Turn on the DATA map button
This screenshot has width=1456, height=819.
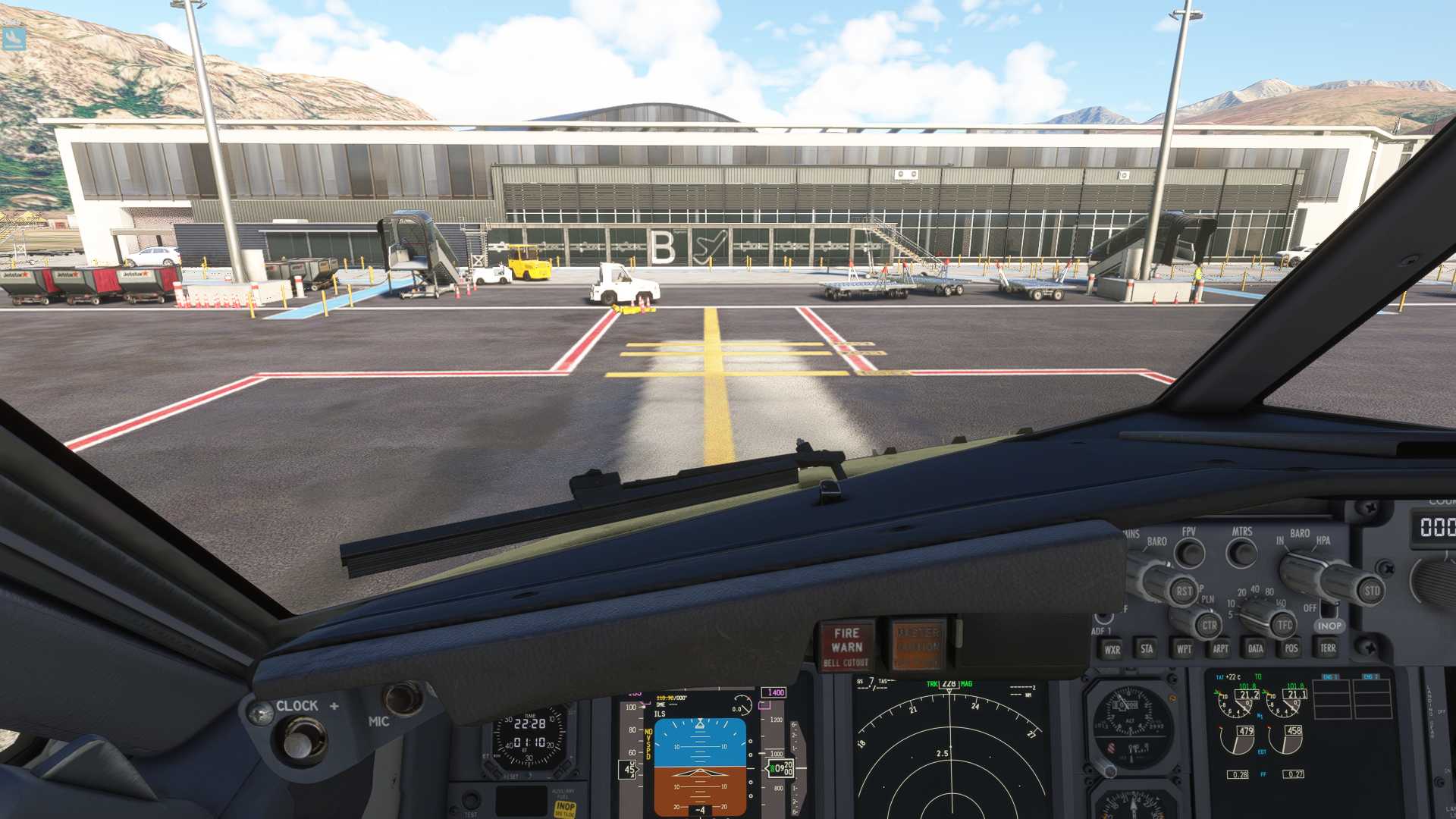pos(1255,649)
